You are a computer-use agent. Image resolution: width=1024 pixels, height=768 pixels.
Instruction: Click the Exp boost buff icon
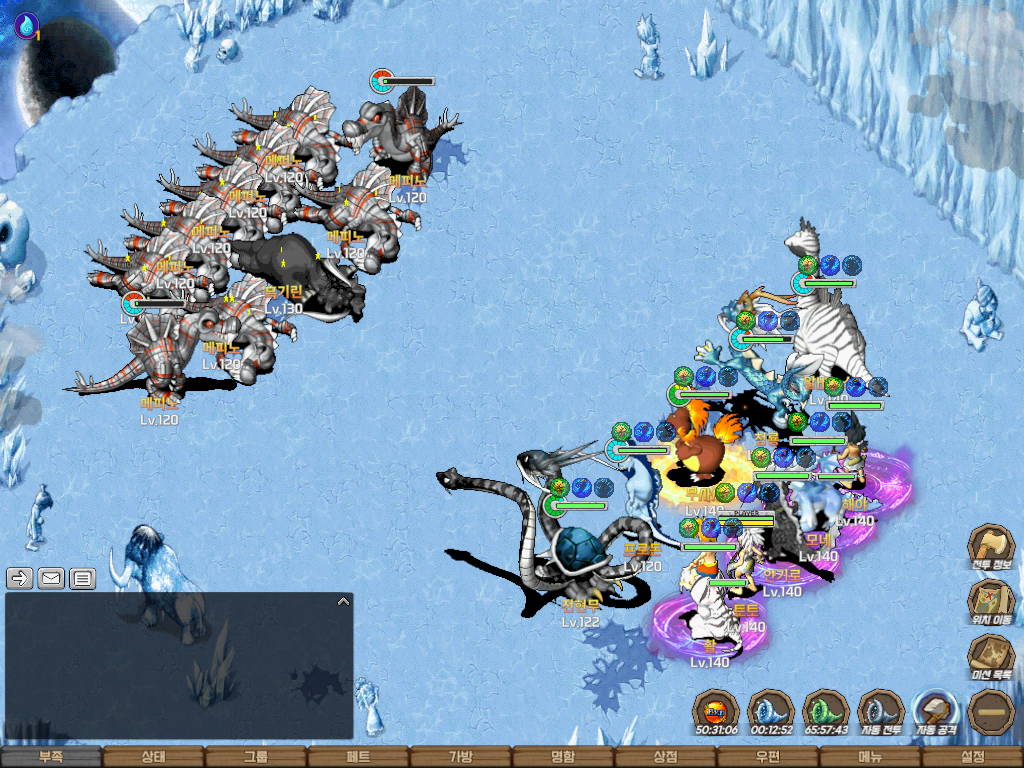point(716,713)
